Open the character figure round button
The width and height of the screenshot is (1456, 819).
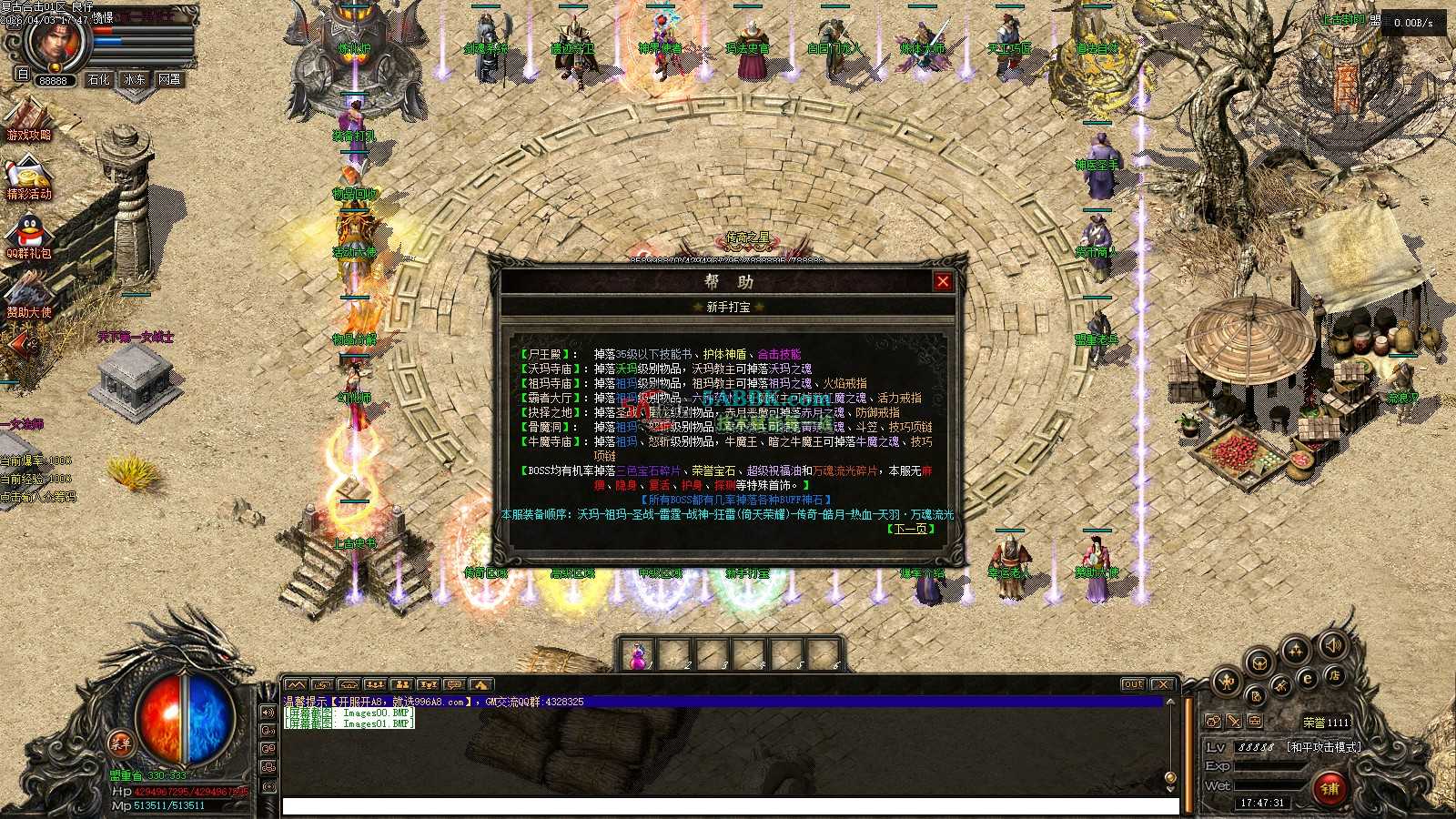point(1227,681)
